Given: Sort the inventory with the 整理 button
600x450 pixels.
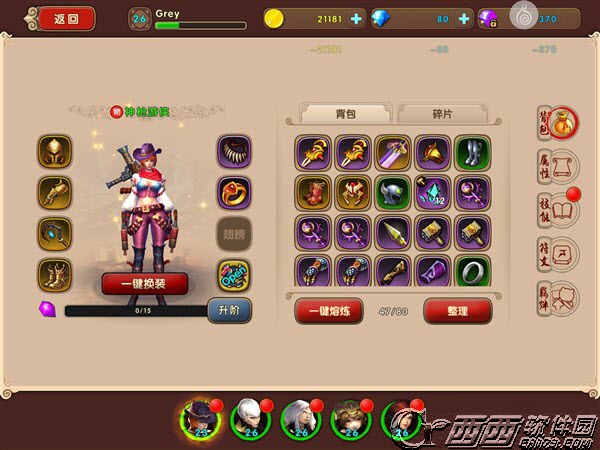Looking at the screenshot, I should pos(458,311).
